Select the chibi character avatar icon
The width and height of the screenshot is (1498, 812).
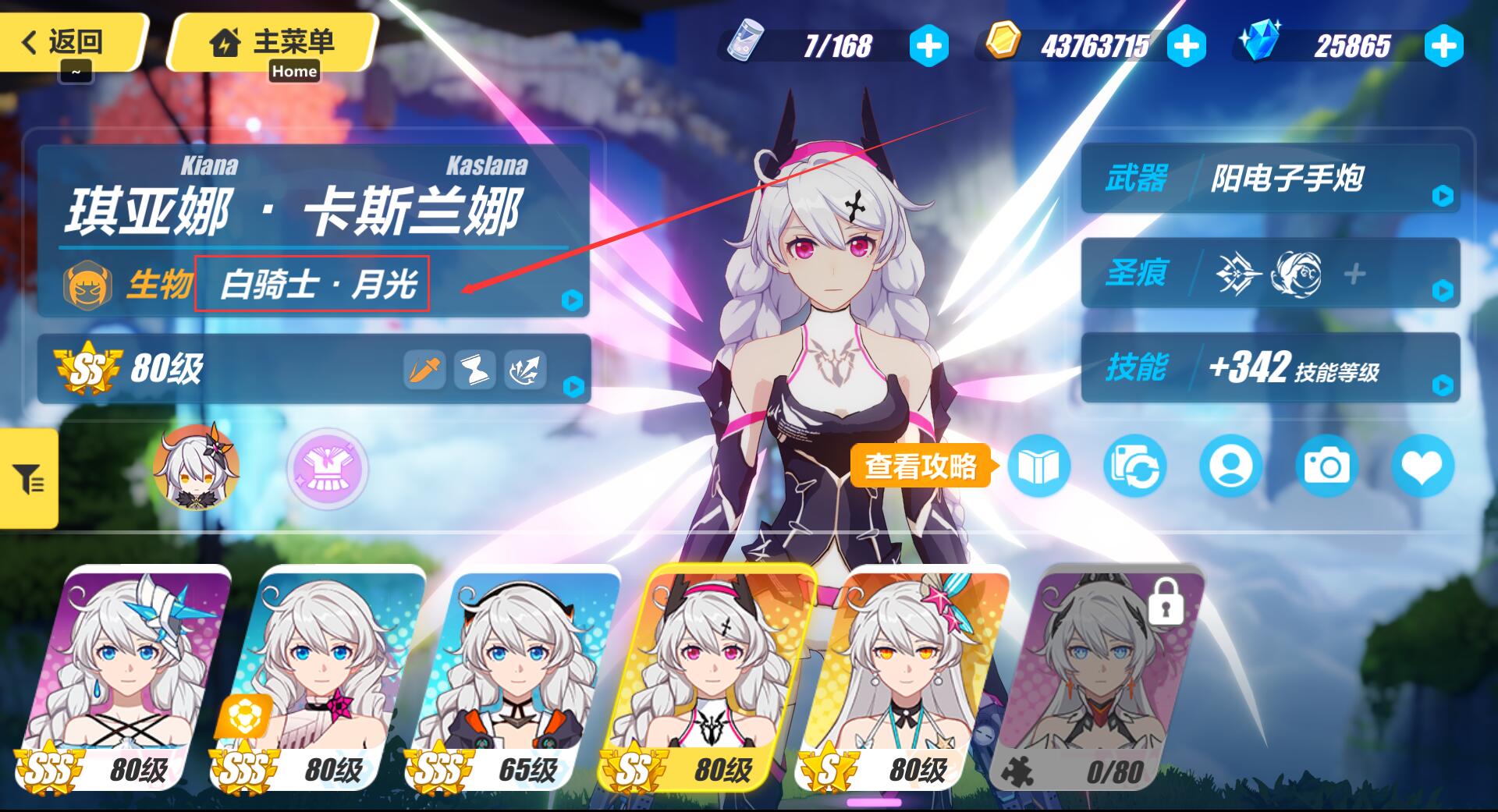pyautogui.click(x=196, y=468)
